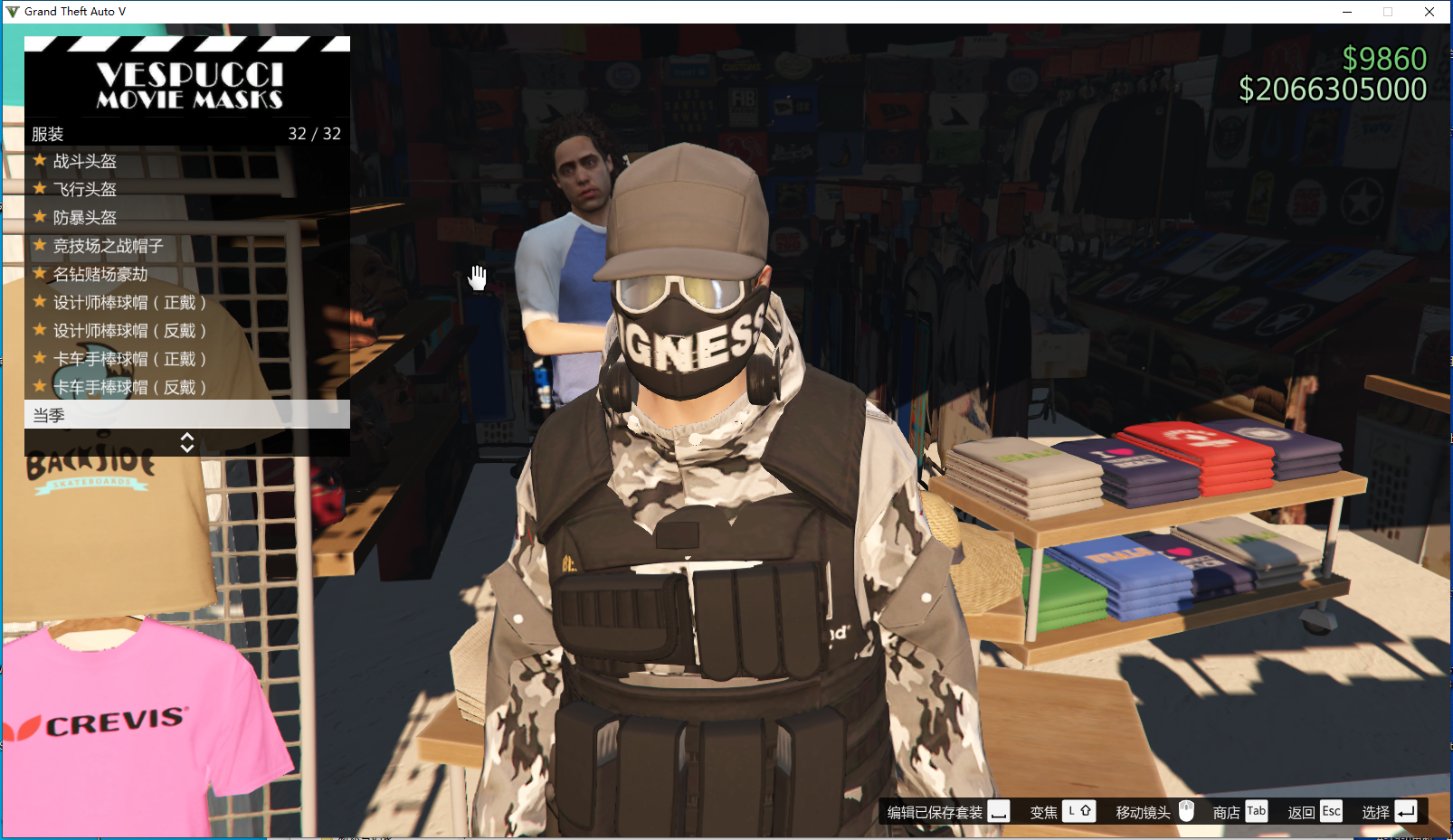Click the Enter key icon for 选择
The height and width of the screenshot is (840, 1453).
pyautogui.click(x=1406, y=811)
